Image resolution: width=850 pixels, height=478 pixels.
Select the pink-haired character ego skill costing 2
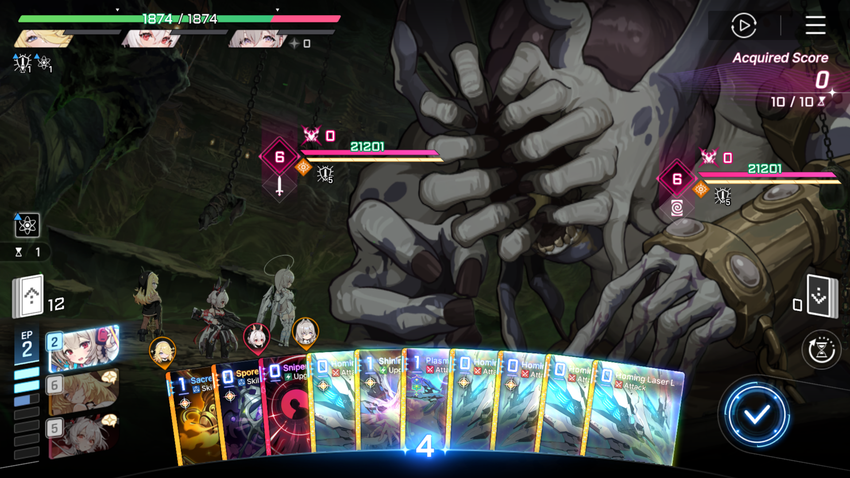pos(83,348)
